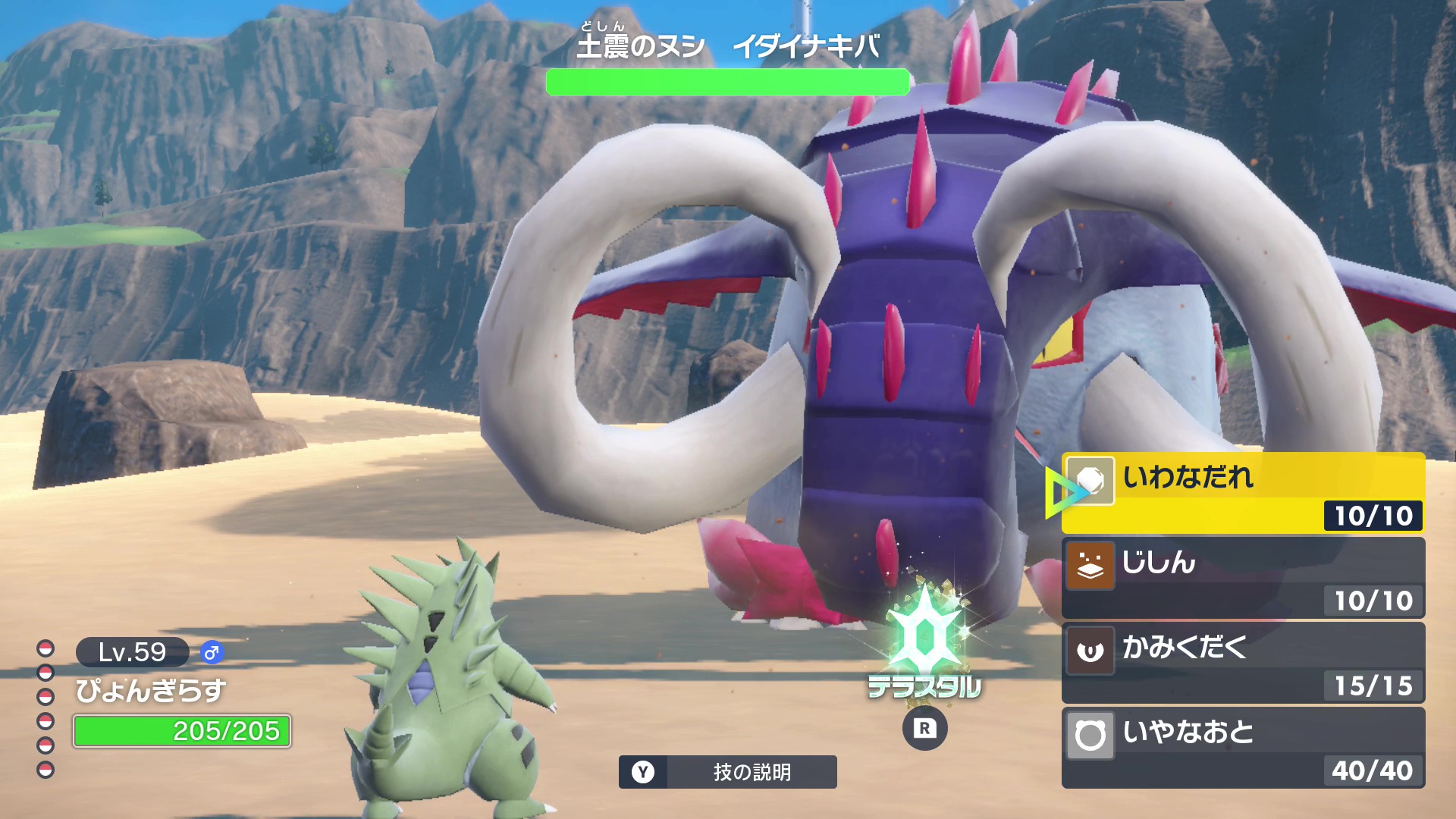This screenshot has height=819, width=1456.
Task: Select the いわなだれ move
Action: point(1242,493)
